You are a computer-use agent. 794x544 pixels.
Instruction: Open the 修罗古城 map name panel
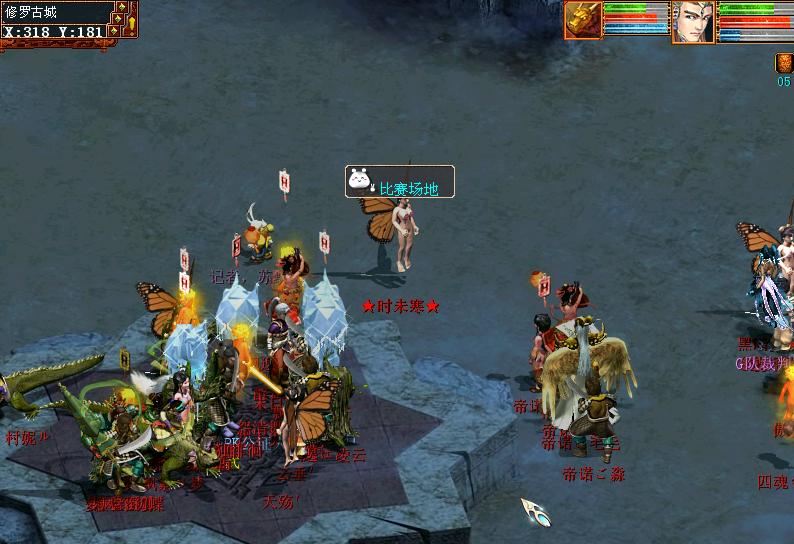coord(54,12)
